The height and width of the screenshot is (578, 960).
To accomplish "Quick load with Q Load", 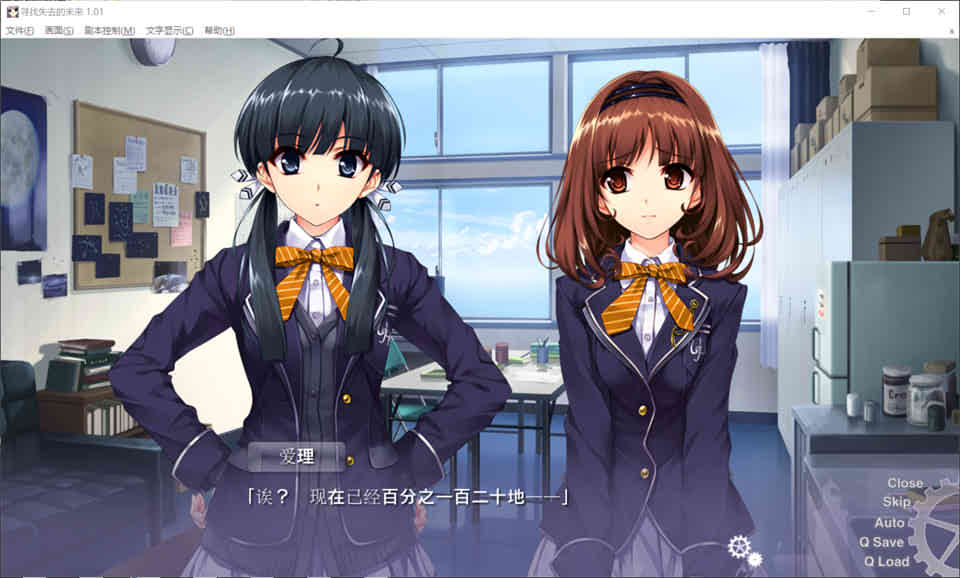I will pos(885,561).
